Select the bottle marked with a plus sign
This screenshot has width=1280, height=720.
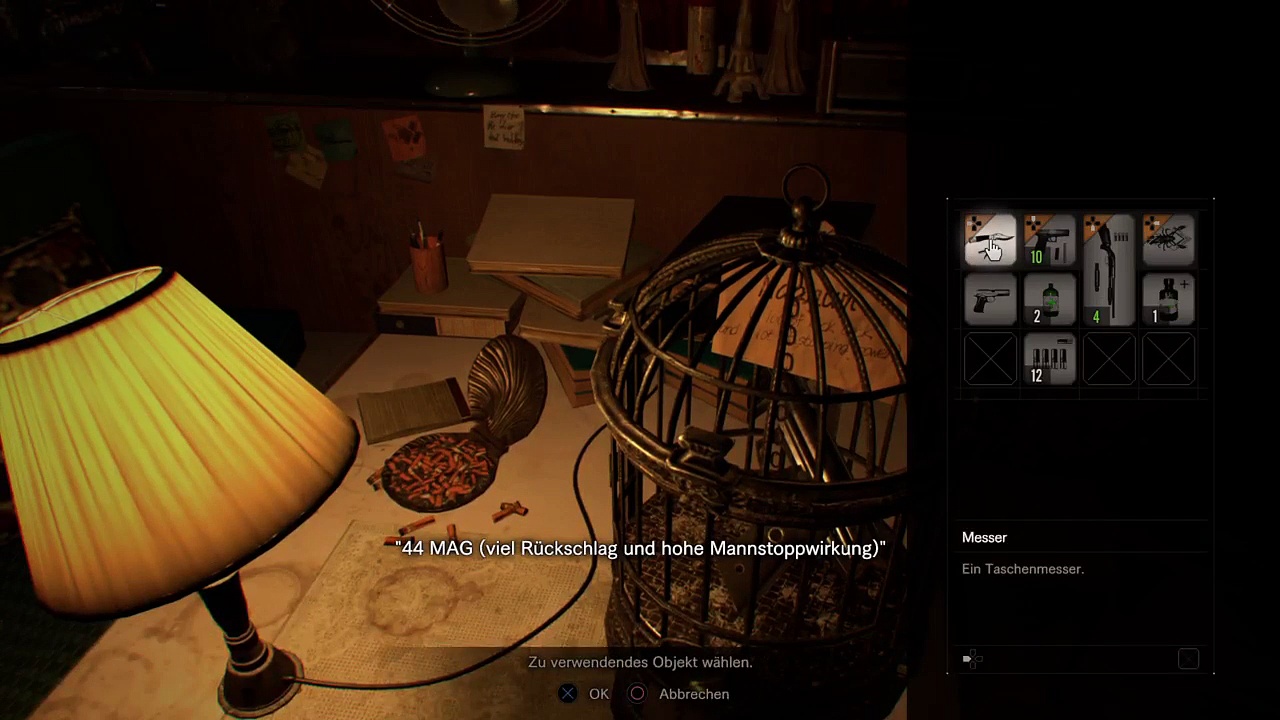[1168, 300]
